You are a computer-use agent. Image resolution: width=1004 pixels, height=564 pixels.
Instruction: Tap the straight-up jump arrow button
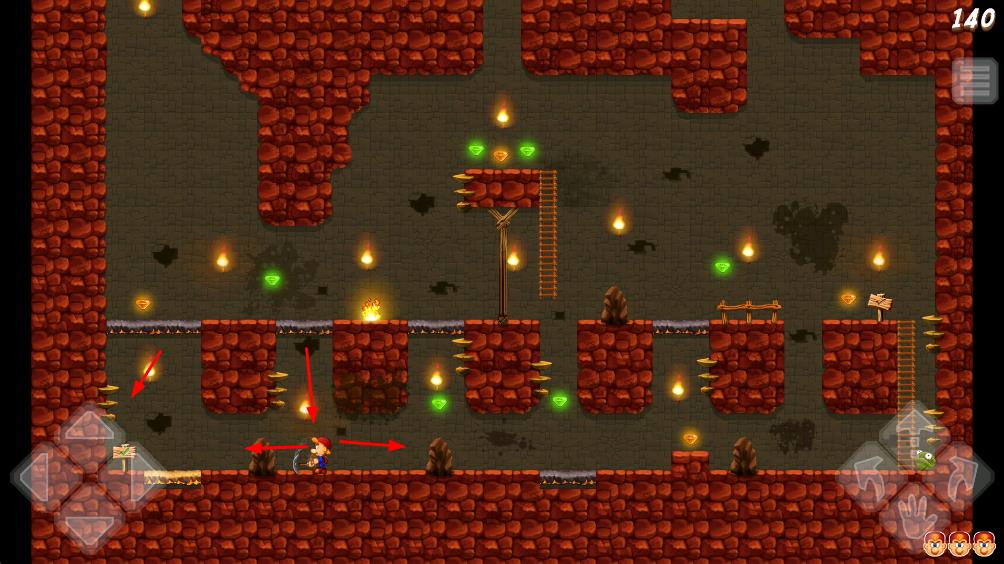(x=914, y=432)
